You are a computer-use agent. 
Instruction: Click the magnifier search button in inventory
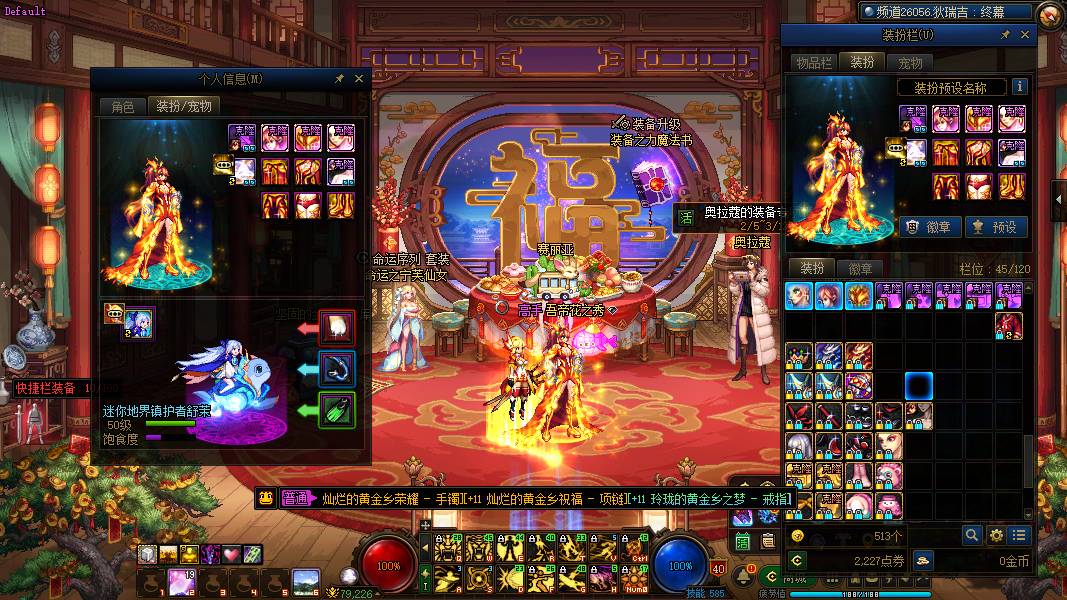click(971, 536)
